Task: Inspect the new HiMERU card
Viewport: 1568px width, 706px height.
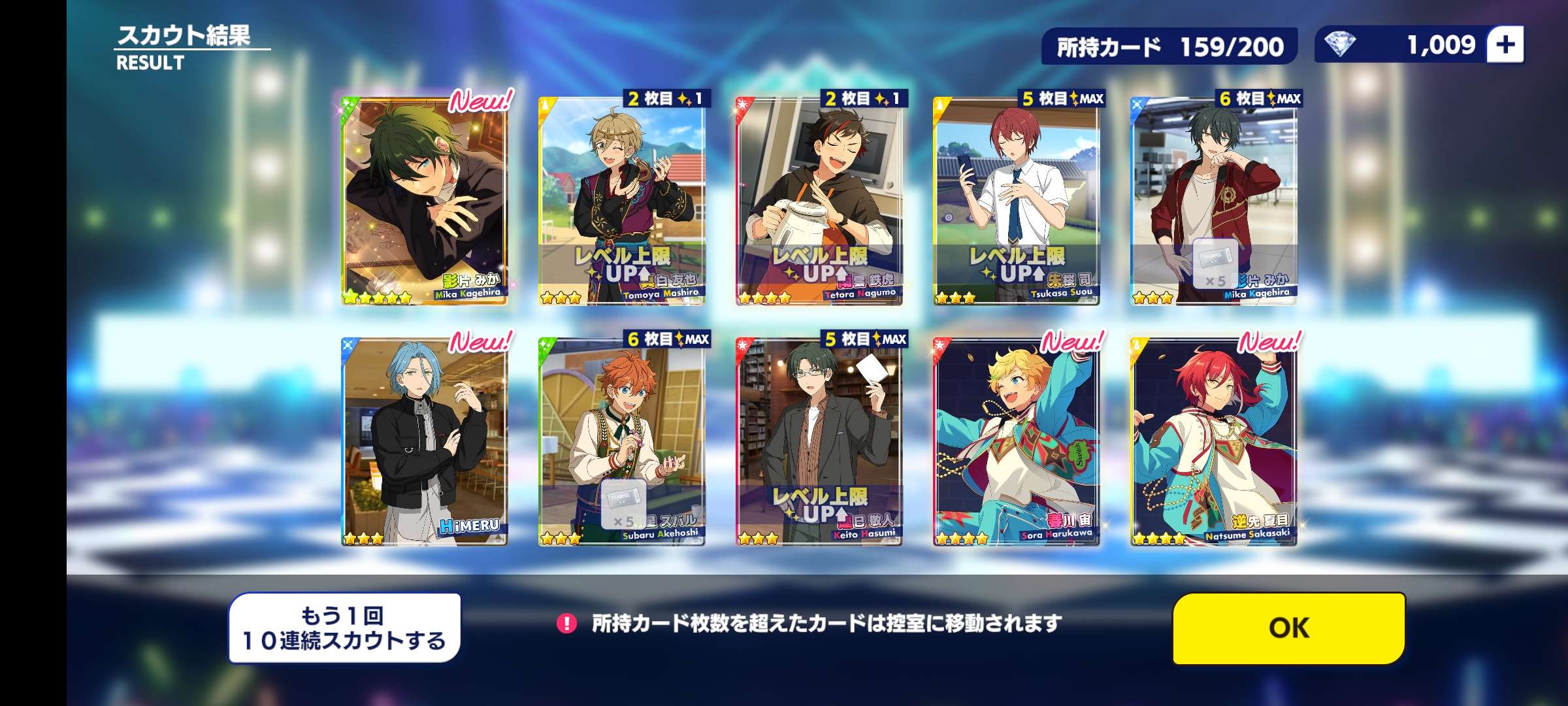Action: [425, 442]
